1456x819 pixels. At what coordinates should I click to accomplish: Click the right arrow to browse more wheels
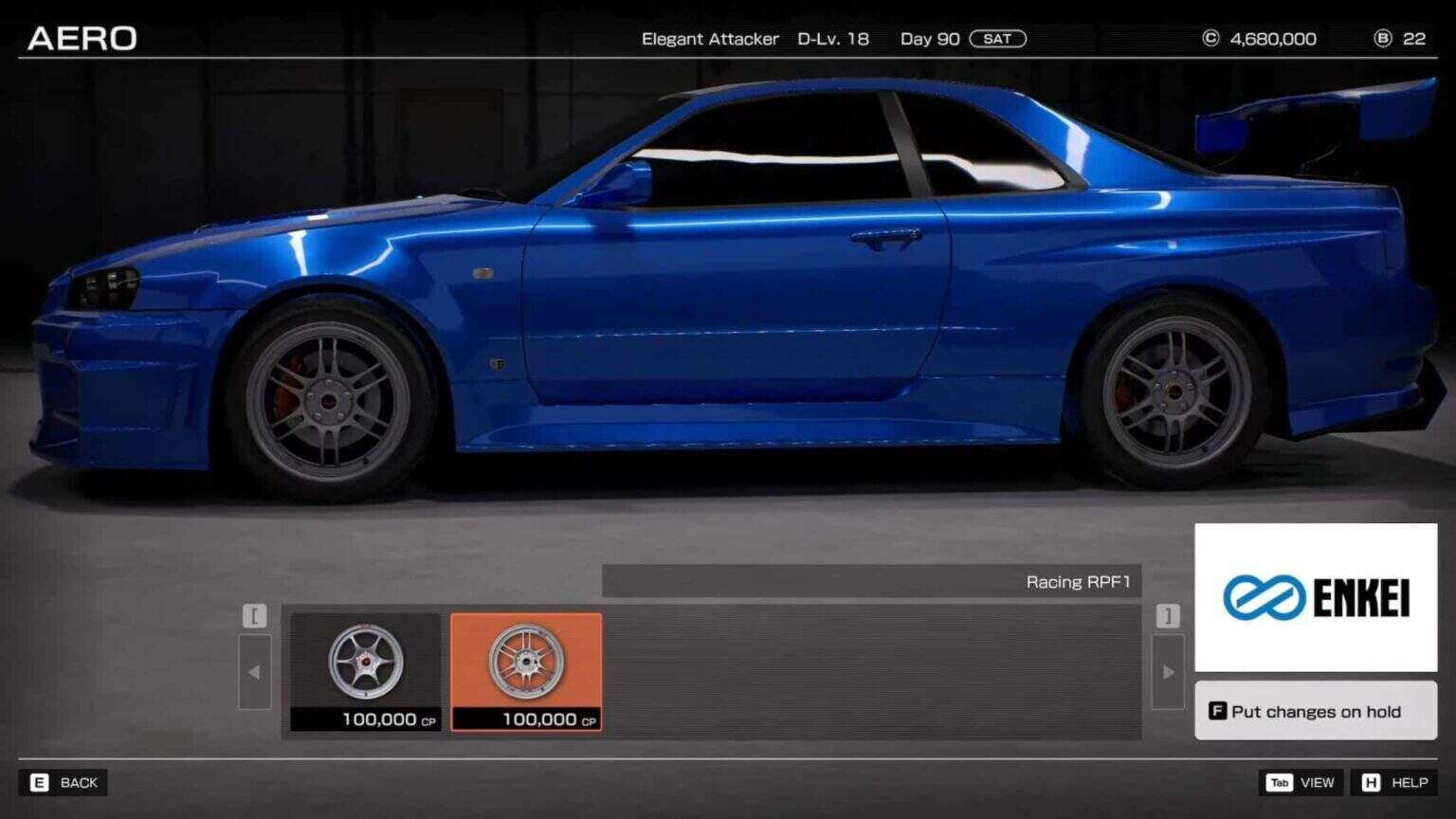(x=1167, y=671)
